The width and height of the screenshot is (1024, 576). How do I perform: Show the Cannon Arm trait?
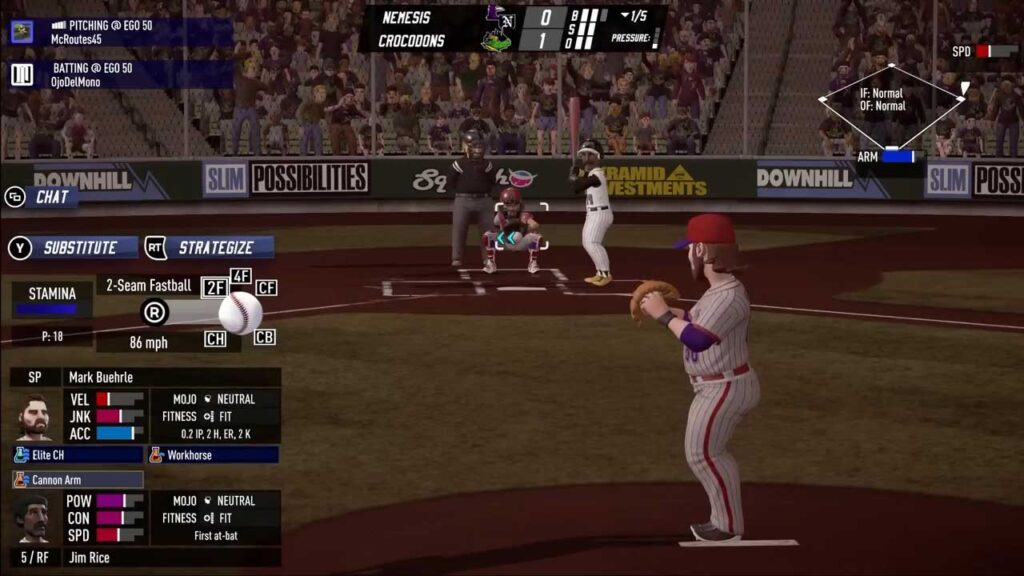77,480
